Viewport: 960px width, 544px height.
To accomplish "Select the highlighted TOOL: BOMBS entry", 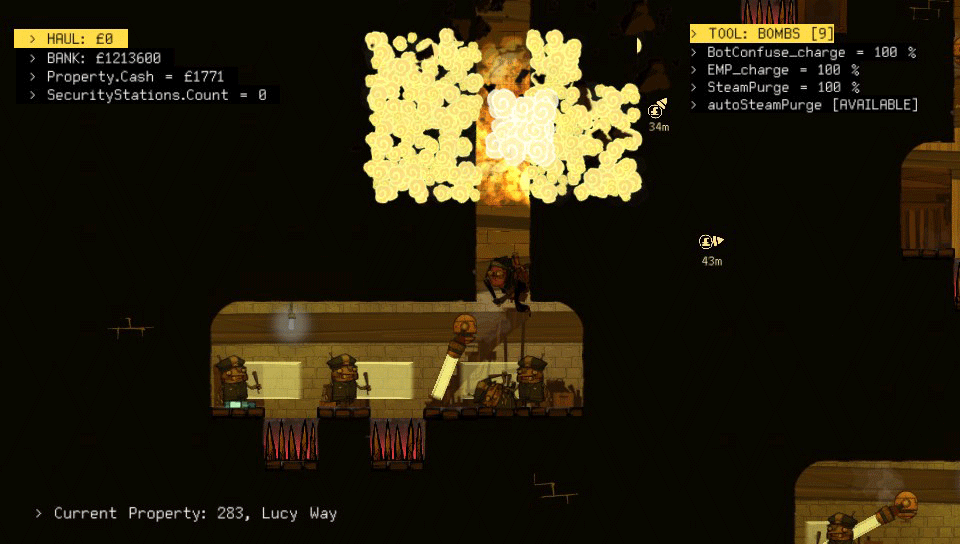I will pyautogui.click(x=763, y=34).
